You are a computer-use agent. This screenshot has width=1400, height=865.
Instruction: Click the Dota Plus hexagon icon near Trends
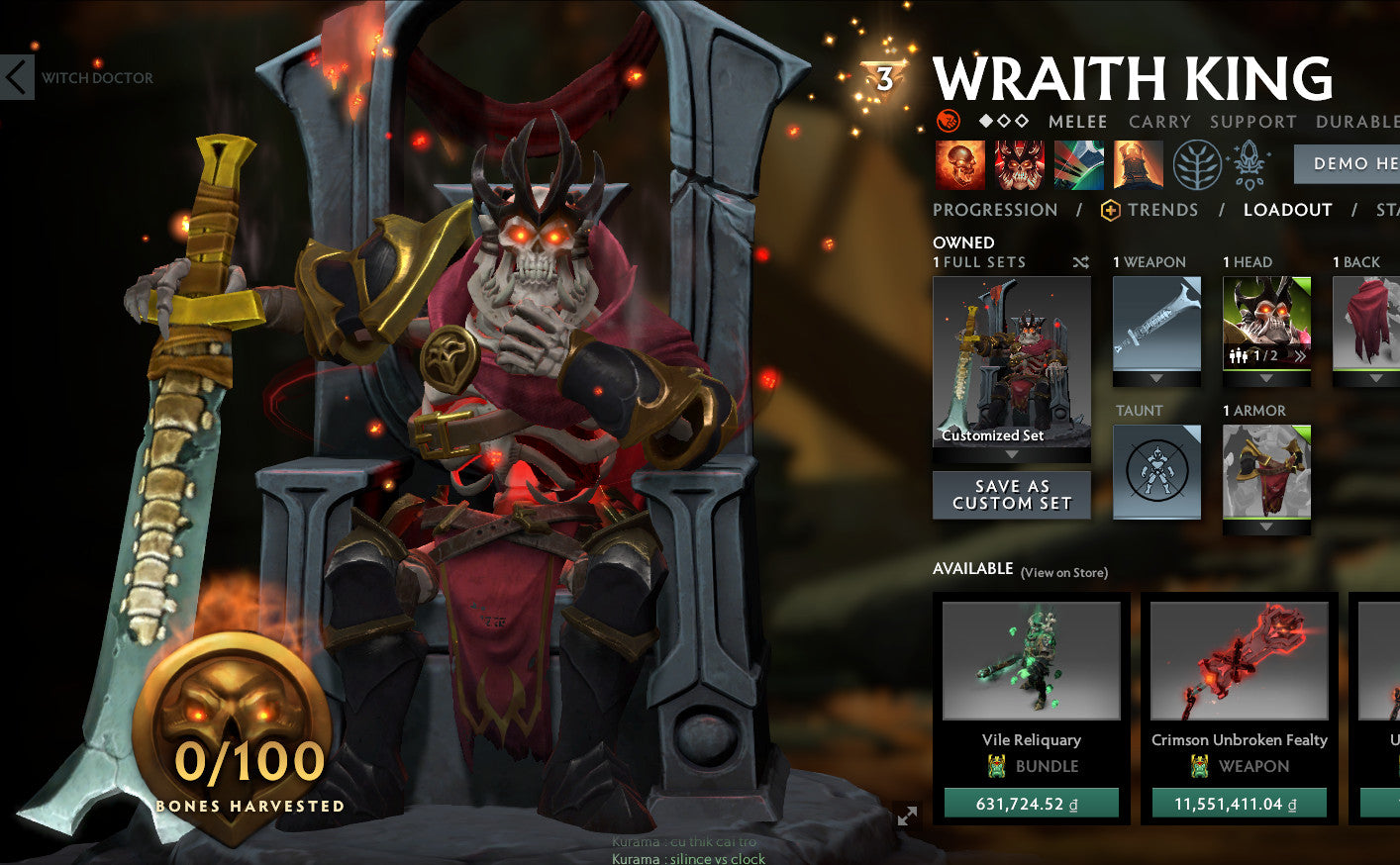tap(1109, 210)
